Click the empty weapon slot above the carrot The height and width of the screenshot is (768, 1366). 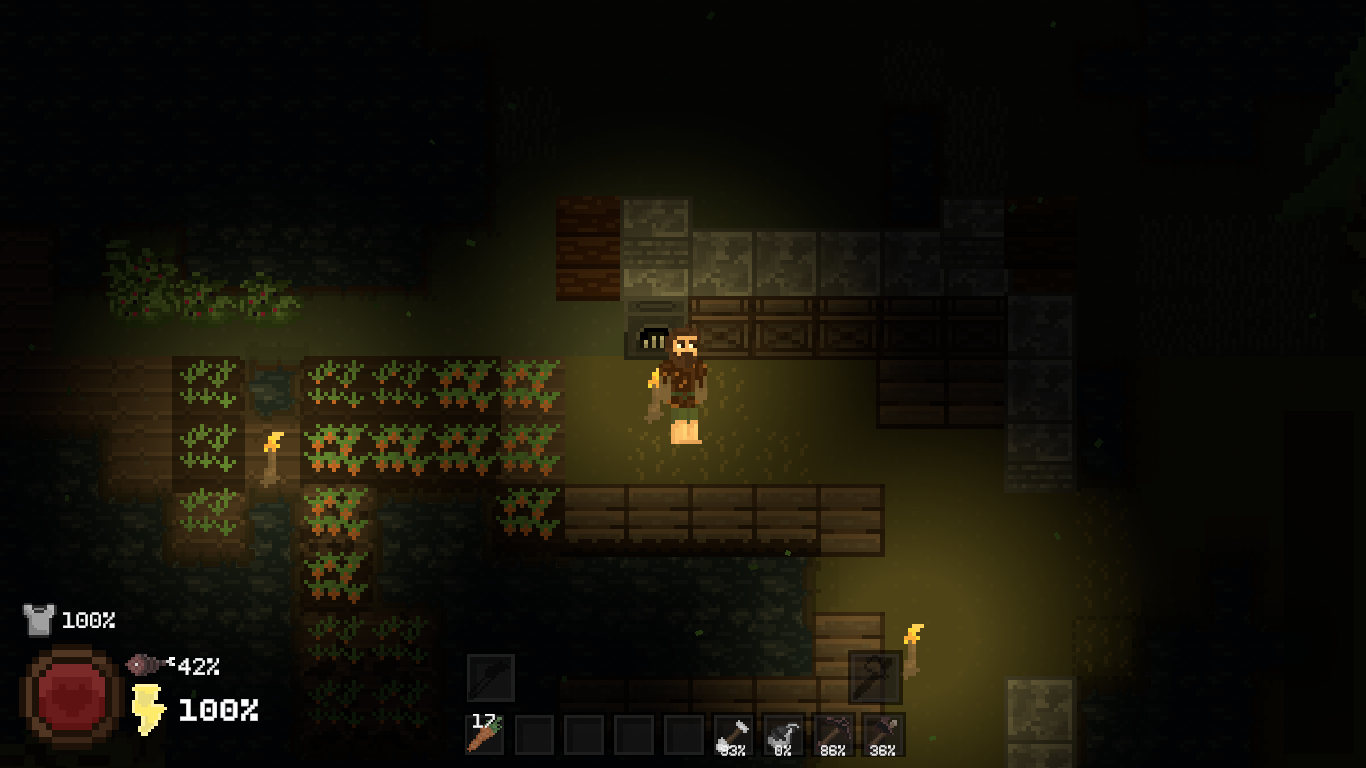[491, 677]
